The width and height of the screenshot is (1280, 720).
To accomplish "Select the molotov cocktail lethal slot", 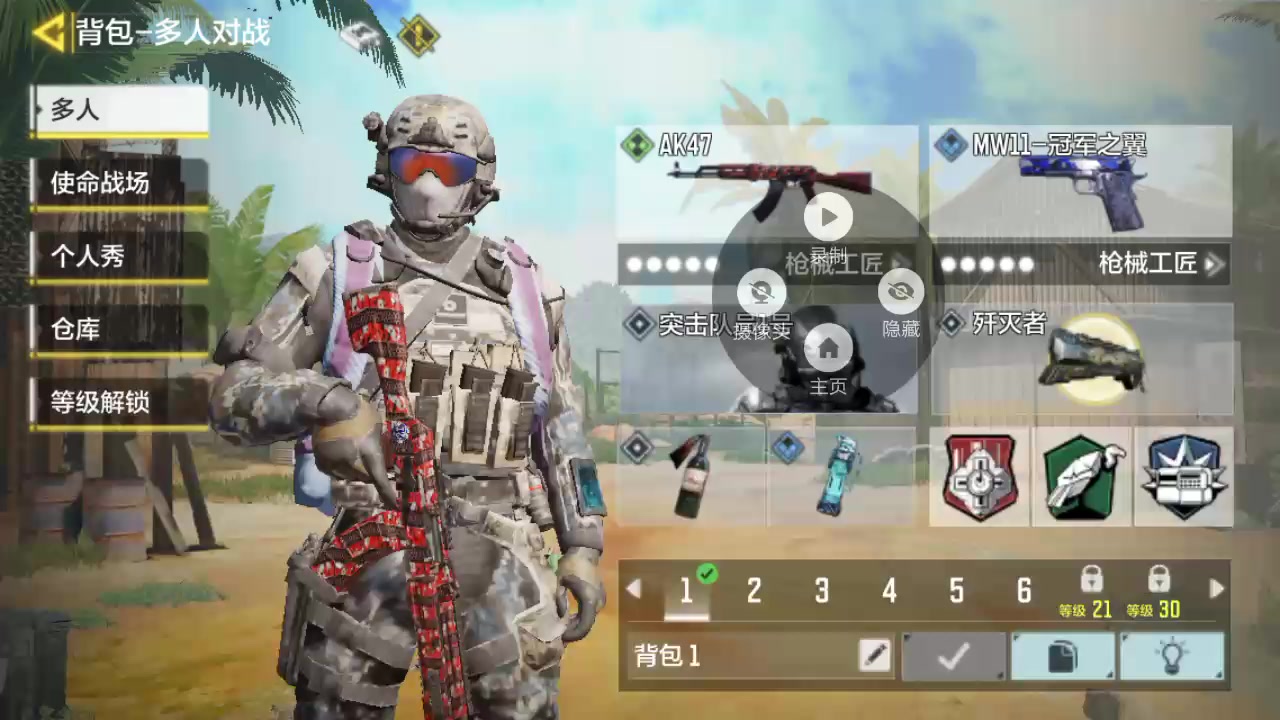I will (692, 477).
